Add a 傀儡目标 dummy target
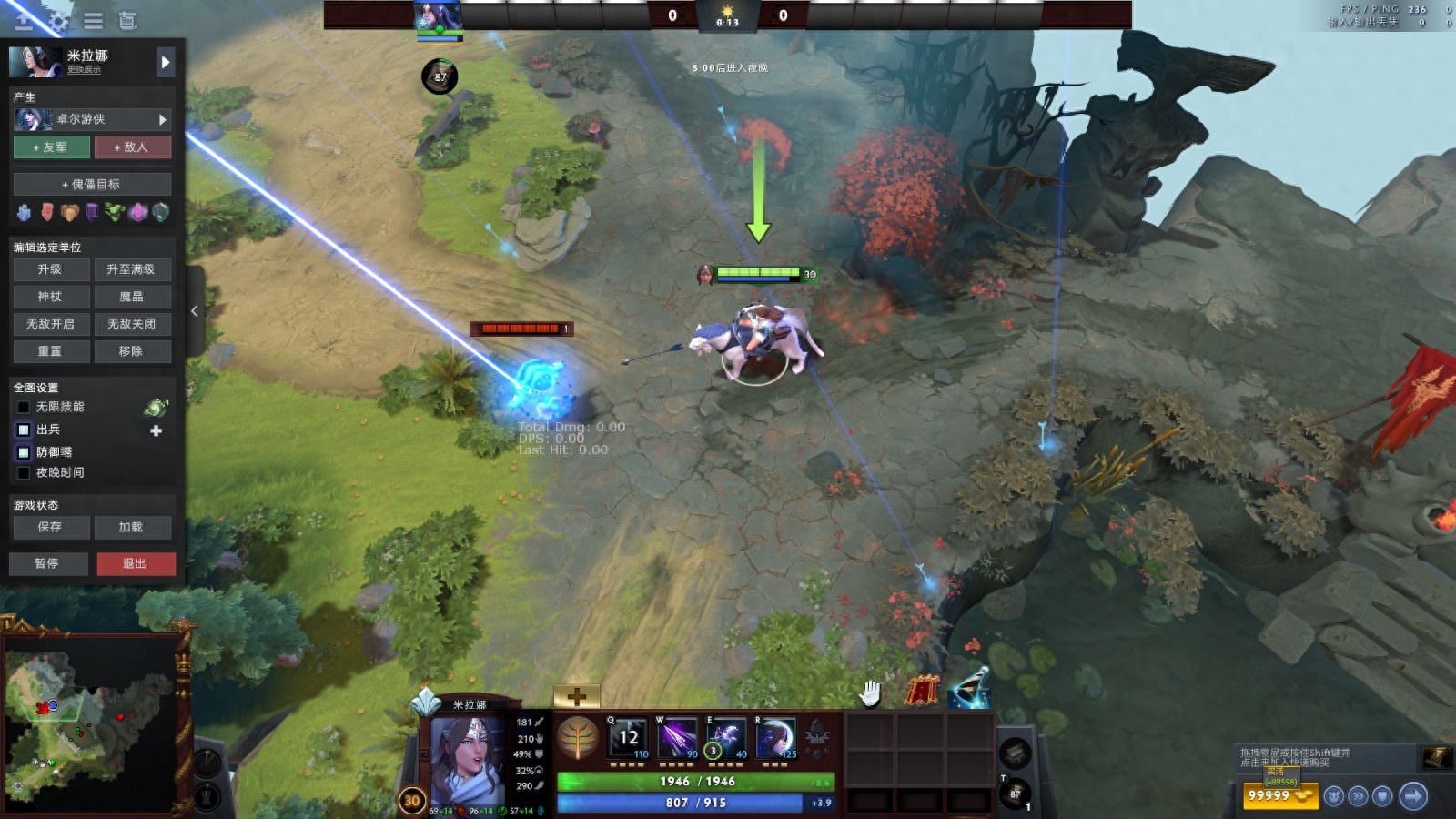The height and width of the screenshot is (819, 1456). (92, 184)
